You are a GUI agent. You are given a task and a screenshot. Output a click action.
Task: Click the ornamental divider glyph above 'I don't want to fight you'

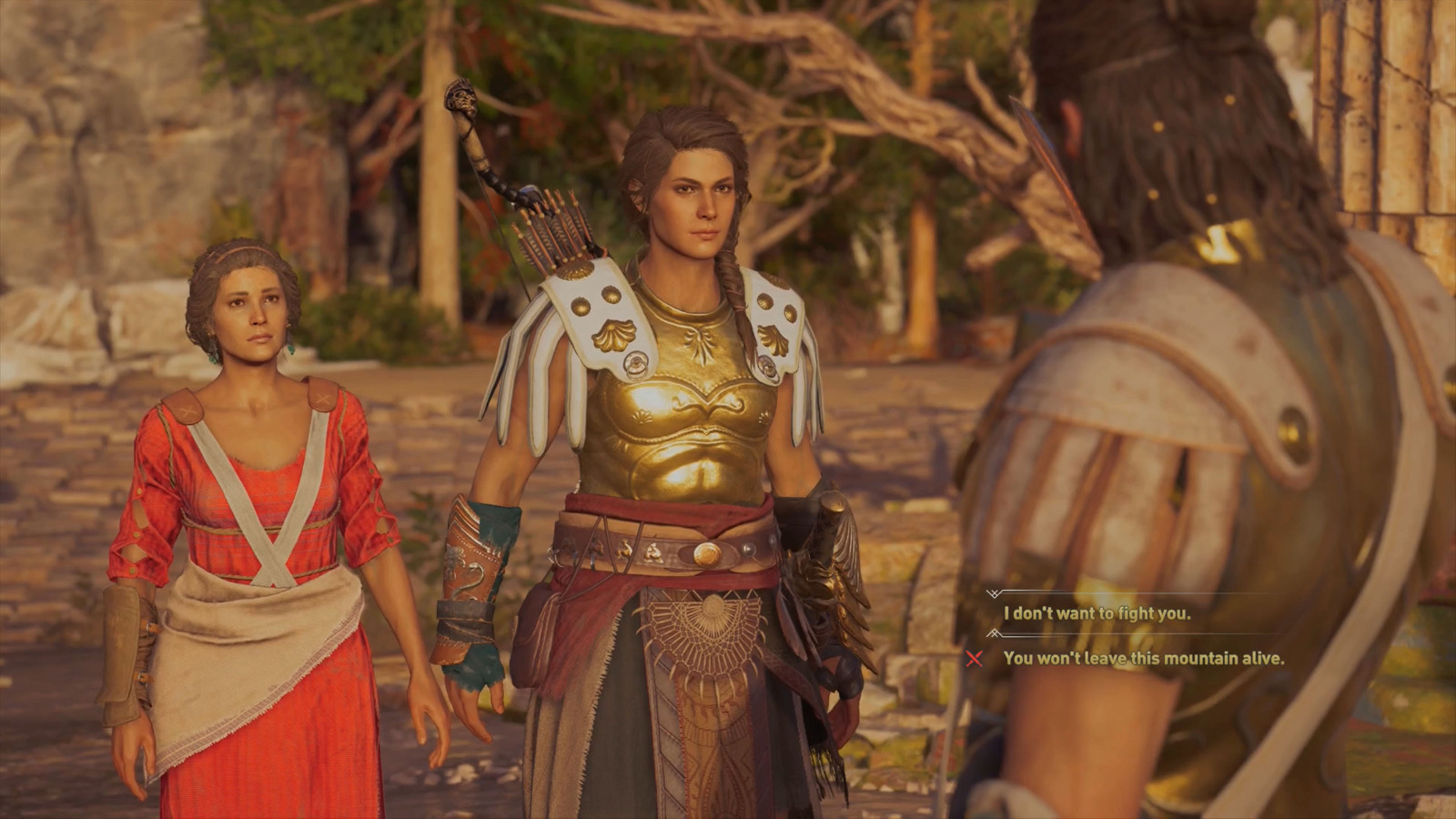click(994, 594)
